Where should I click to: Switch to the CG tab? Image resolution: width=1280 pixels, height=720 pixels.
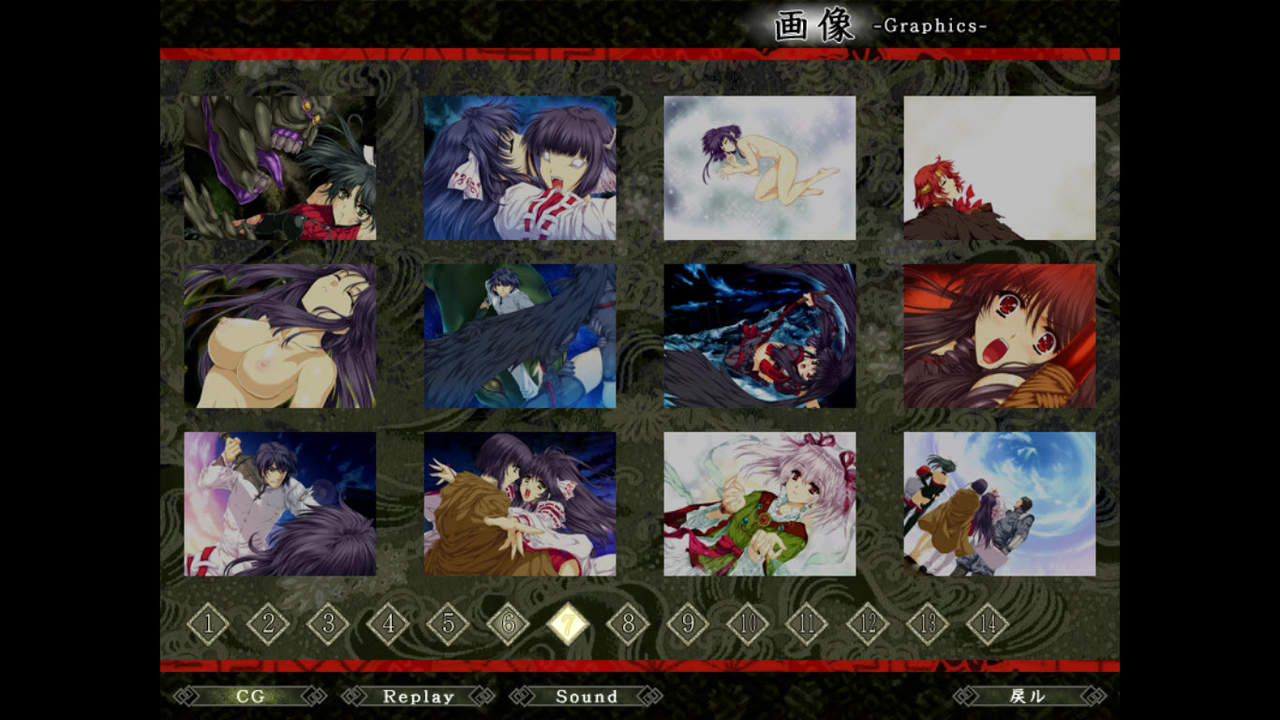pos(250,696)
